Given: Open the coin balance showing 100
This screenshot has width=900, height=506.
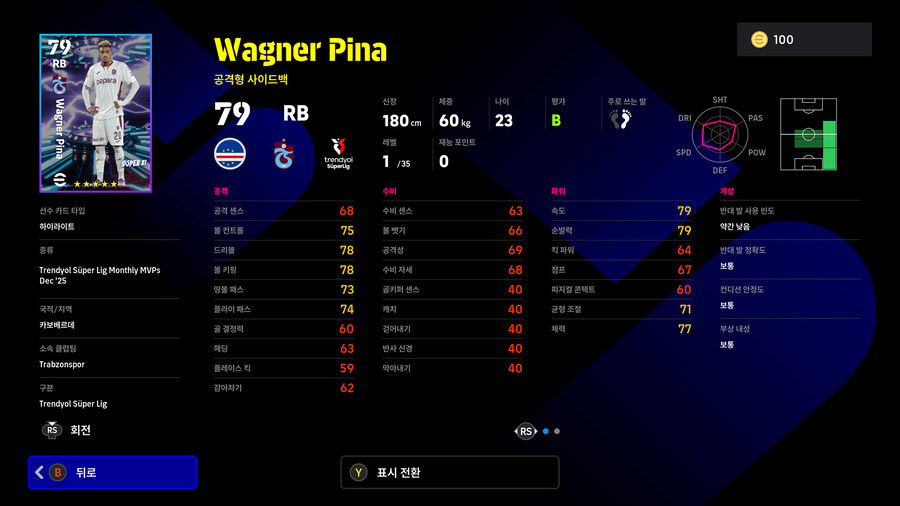Looking at the screenshot, I should pyautogui.click(x=803, y=40).
